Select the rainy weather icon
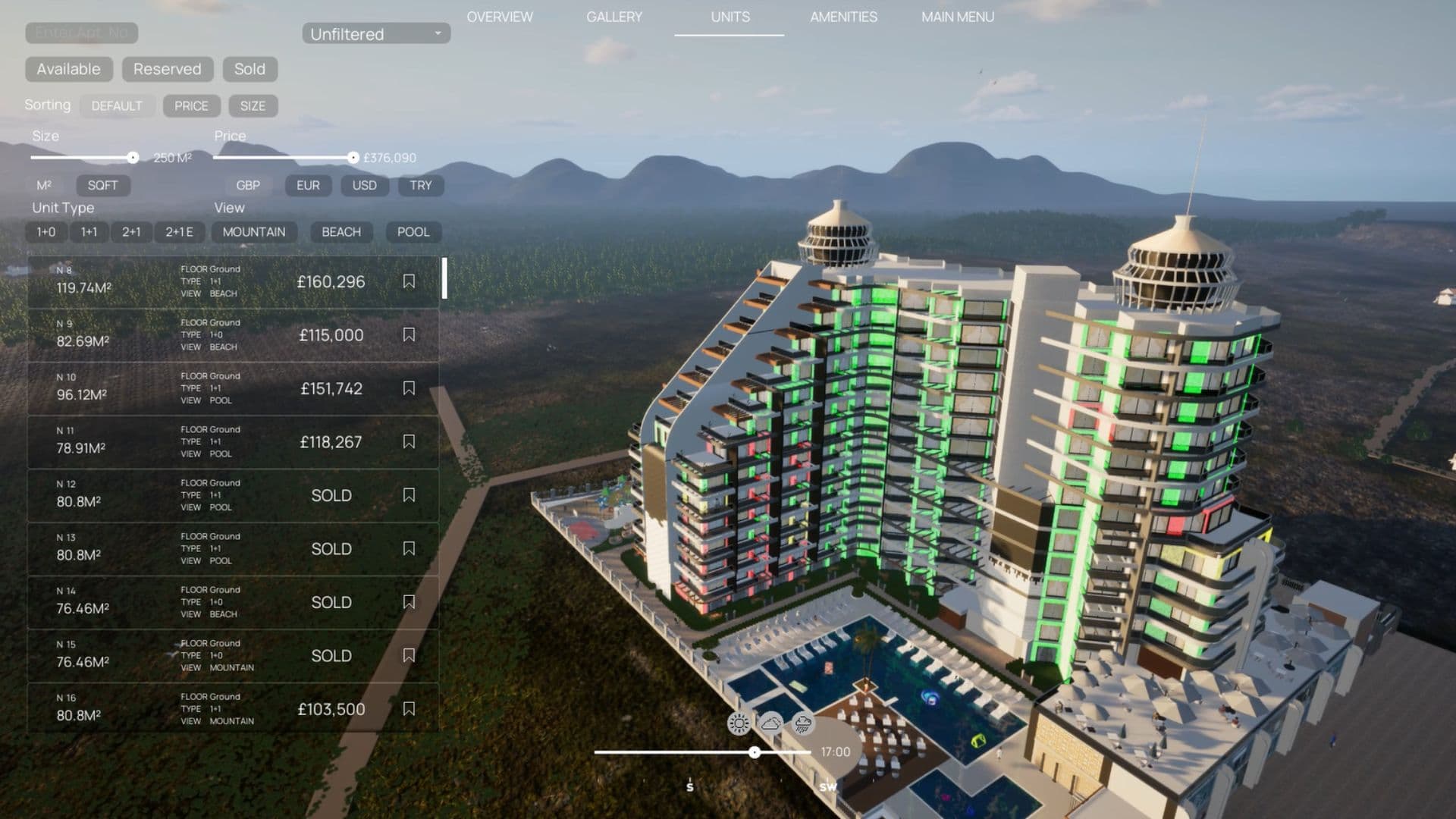The width and height of the screenshot is (1456, 819). click(x=801, y=724)
